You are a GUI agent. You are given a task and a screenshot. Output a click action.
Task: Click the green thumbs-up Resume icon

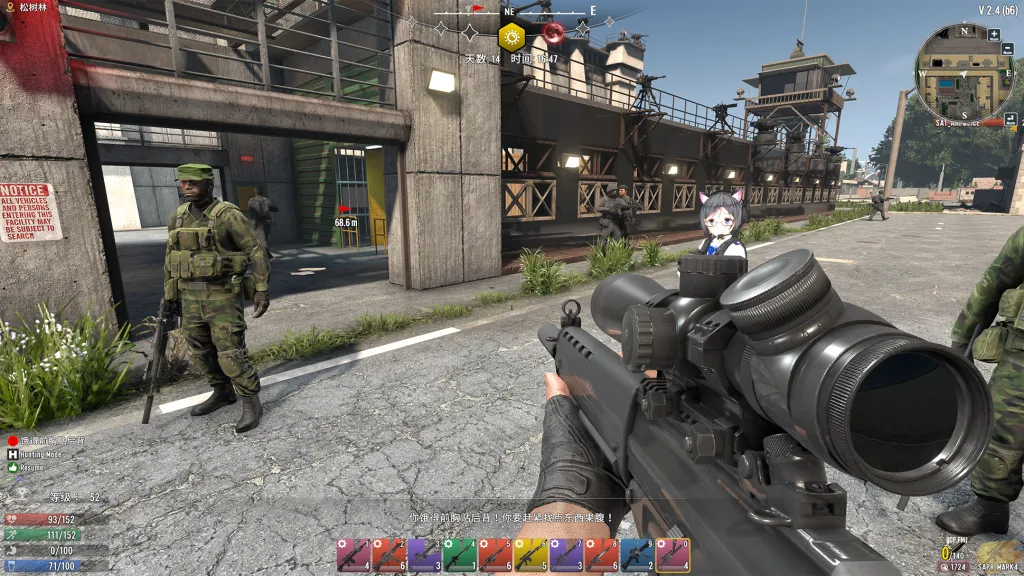[13, 467]
